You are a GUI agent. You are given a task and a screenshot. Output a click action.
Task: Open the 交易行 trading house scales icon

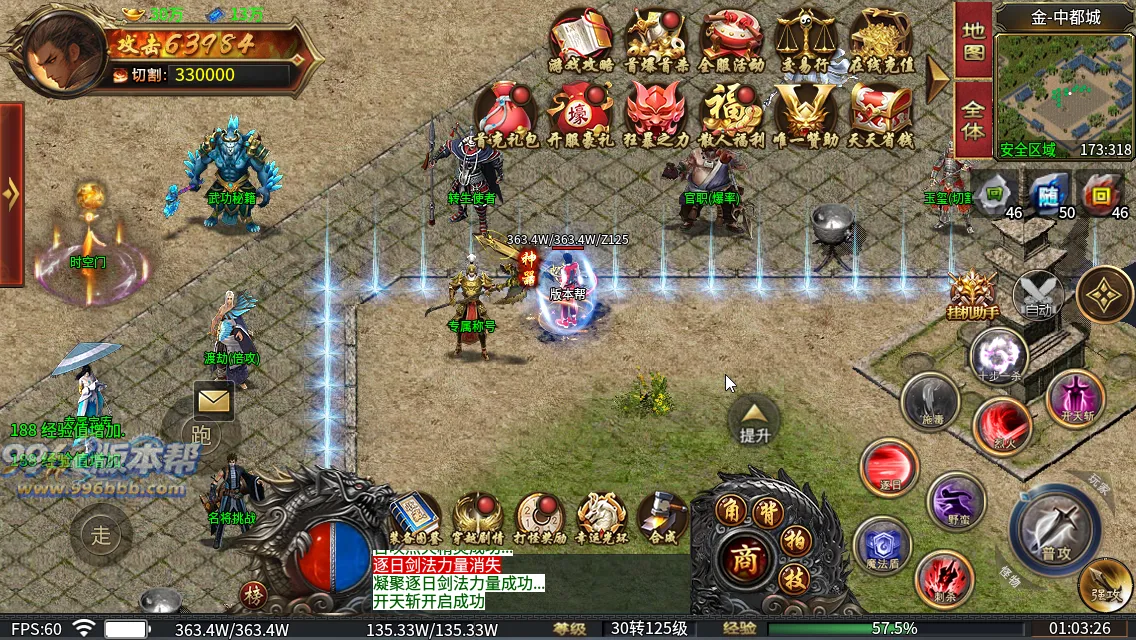pyautogui.click(x=806, y=39)
